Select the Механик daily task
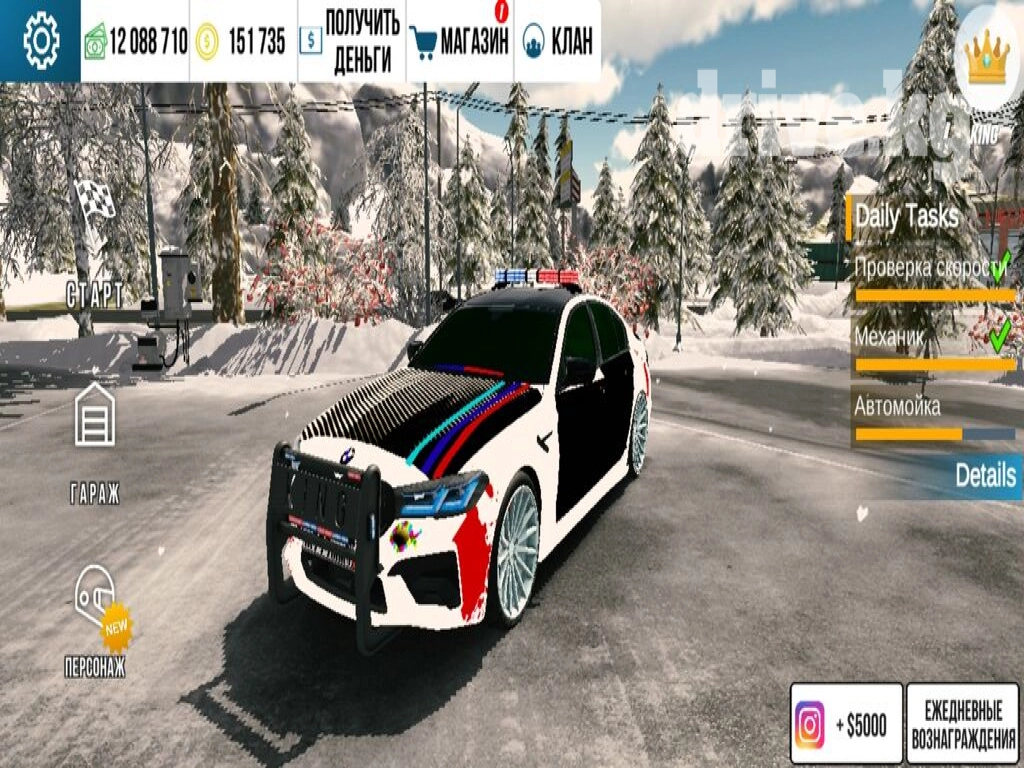This screenshot has height=768, width=1024. click(930, 345)
